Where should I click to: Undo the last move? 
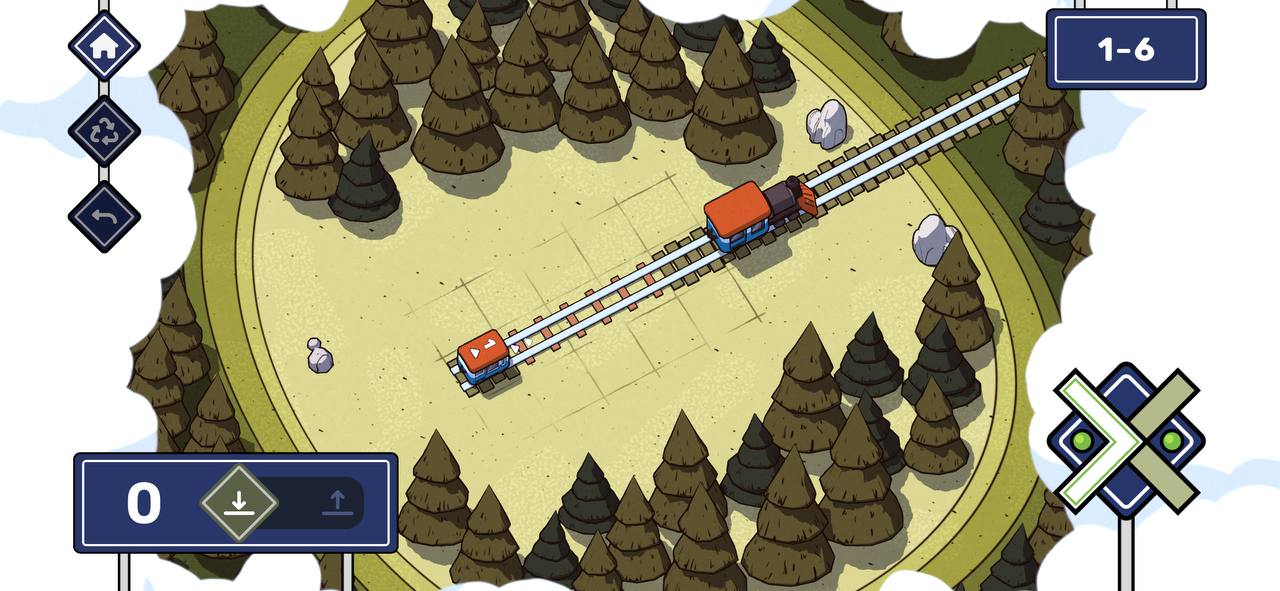(104, 217)
